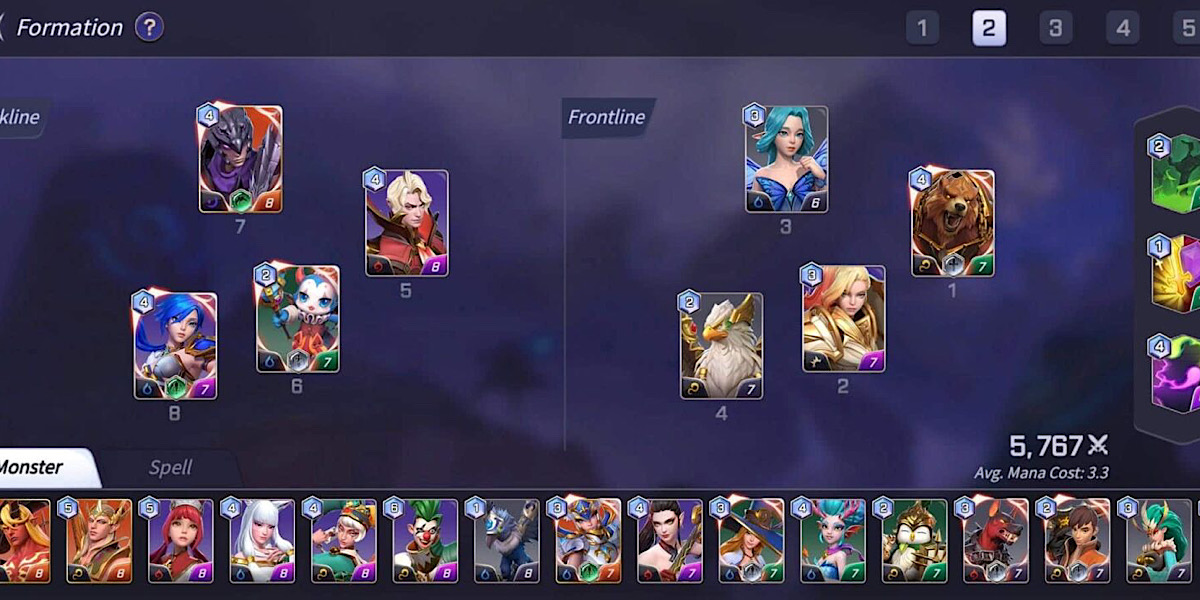
Task: Pick the brown bear card
Action: click(952, 223)
